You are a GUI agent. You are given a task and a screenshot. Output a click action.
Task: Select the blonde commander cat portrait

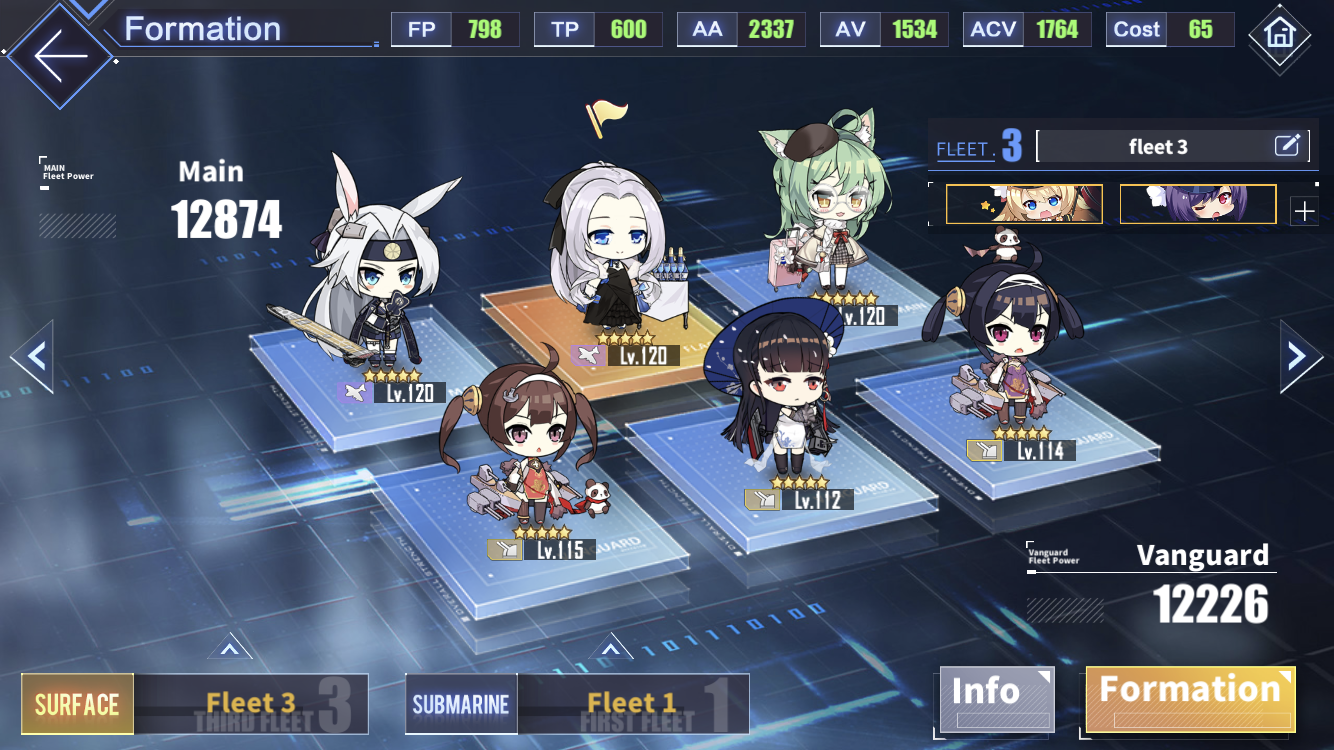click(1024, 204)
